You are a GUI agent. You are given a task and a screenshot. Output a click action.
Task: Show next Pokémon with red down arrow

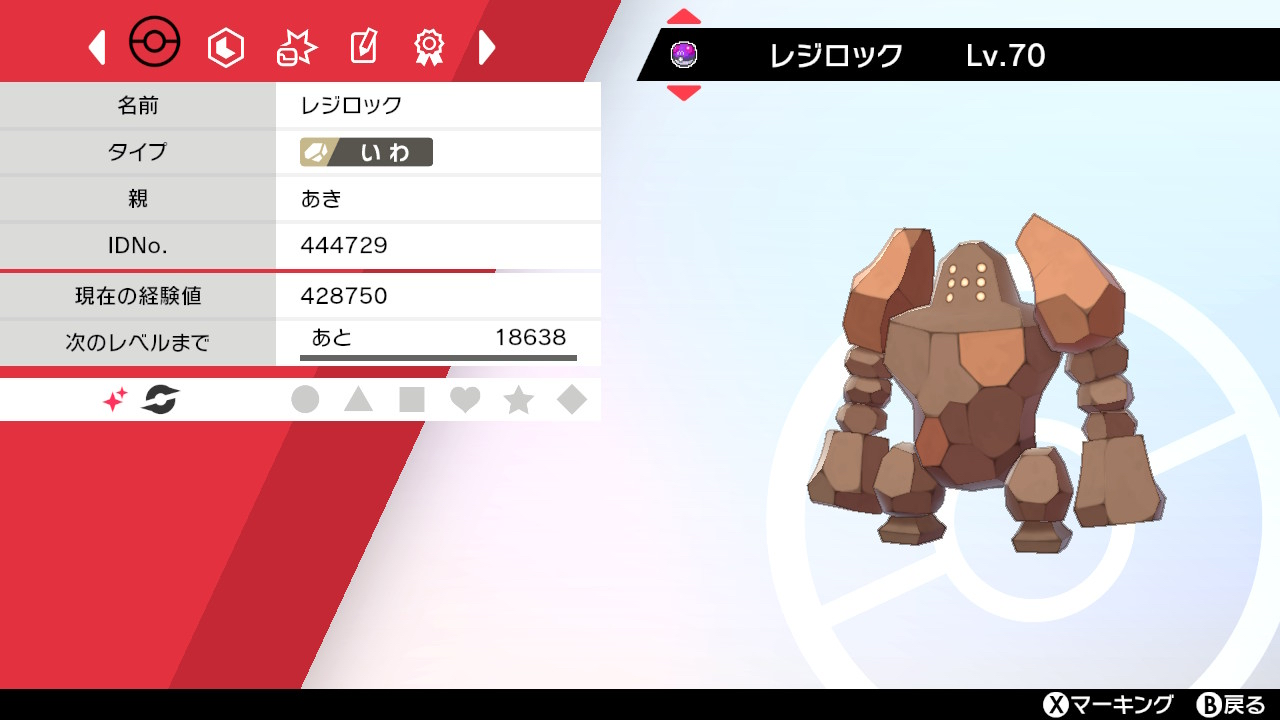click(684, 93)
